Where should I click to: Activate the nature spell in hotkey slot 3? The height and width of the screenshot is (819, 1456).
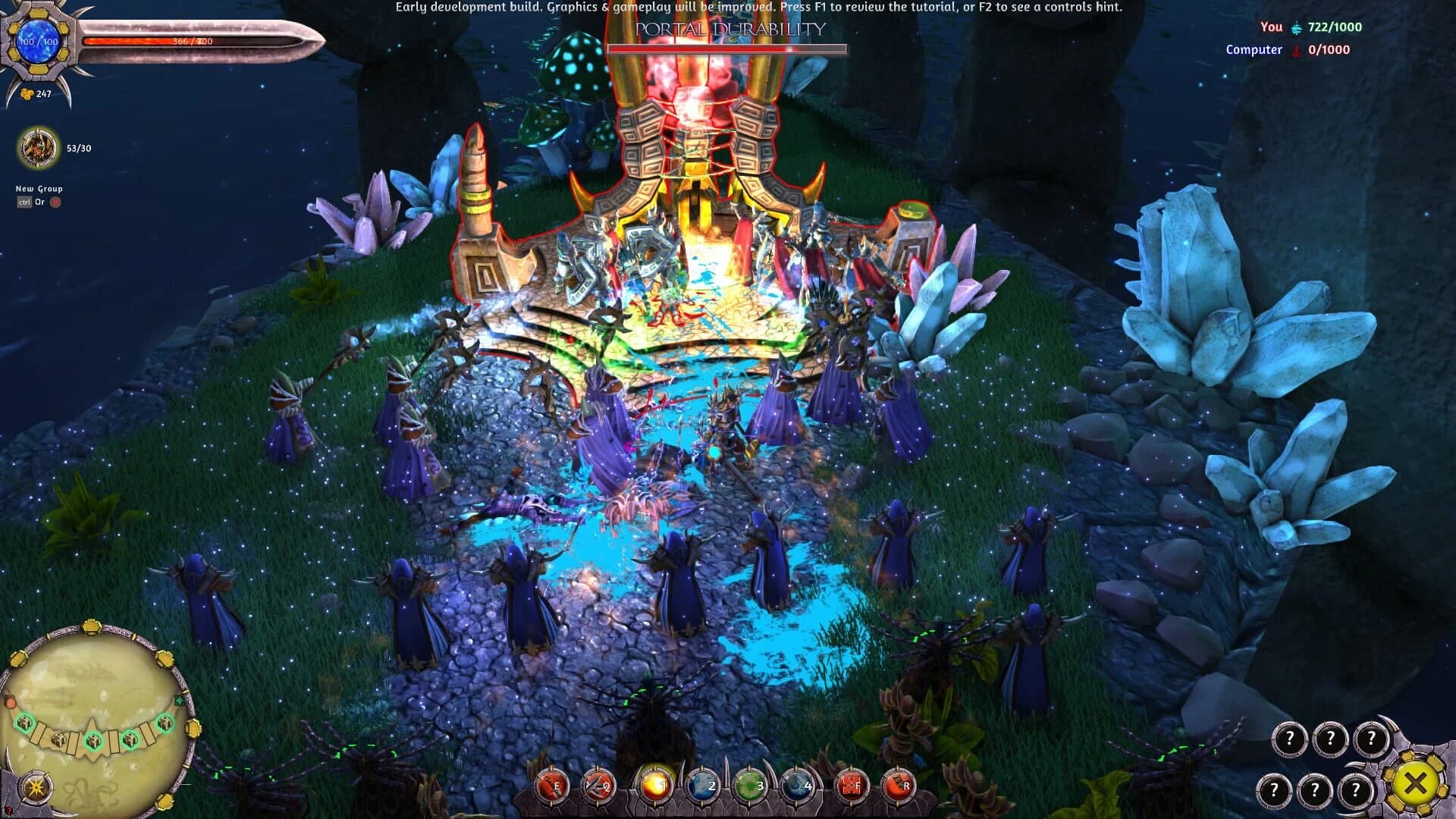(x=748, y=786)
